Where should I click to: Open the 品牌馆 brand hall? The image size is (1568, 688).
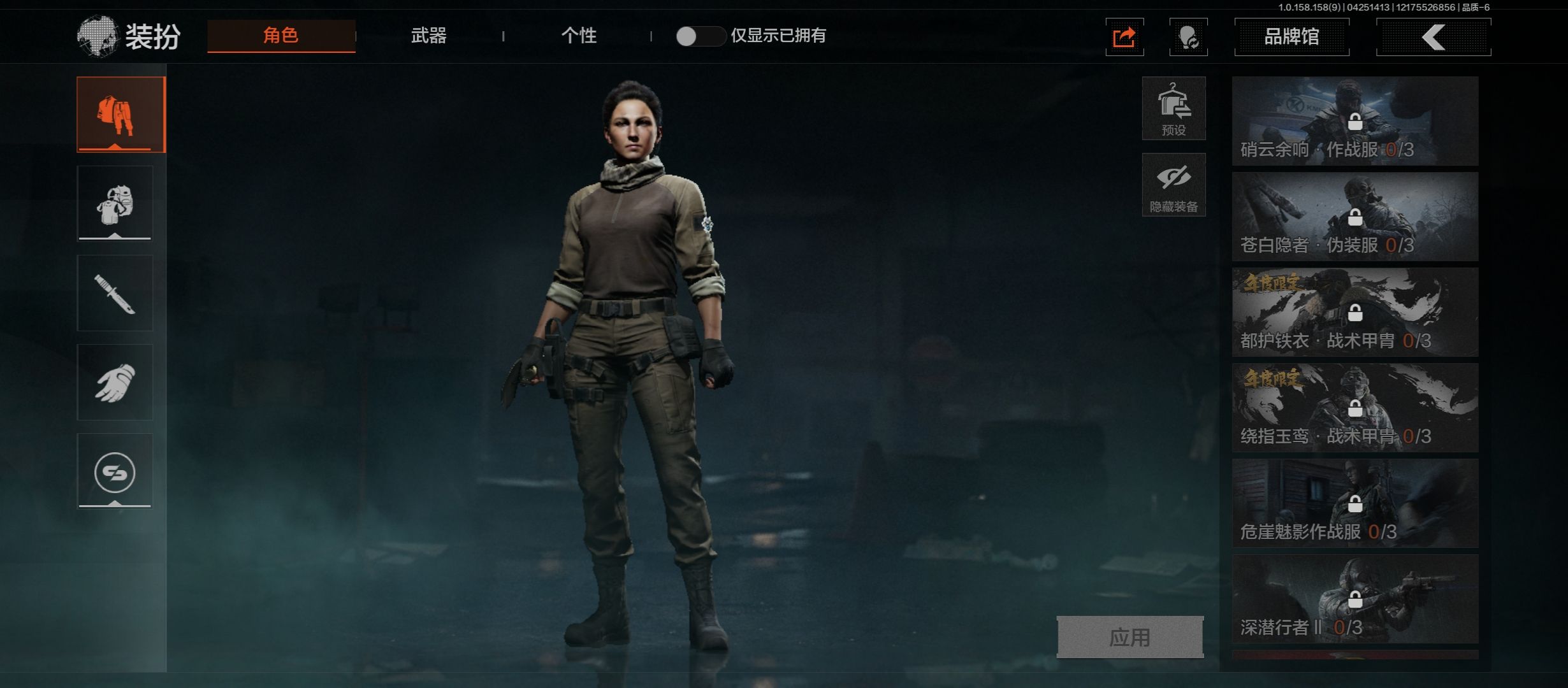pos(1291,37)
